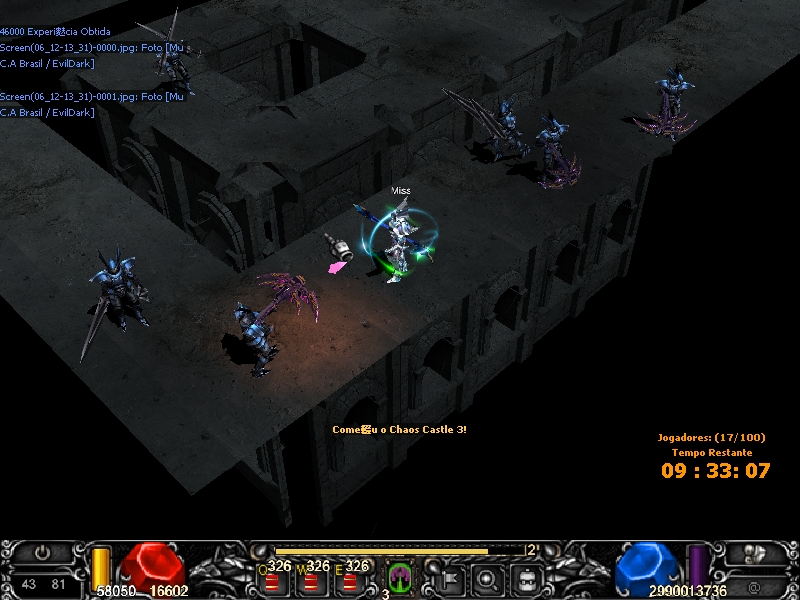Click the power button on the HUD
Viewport: 800px width, 600px height.
pos(42,553)
